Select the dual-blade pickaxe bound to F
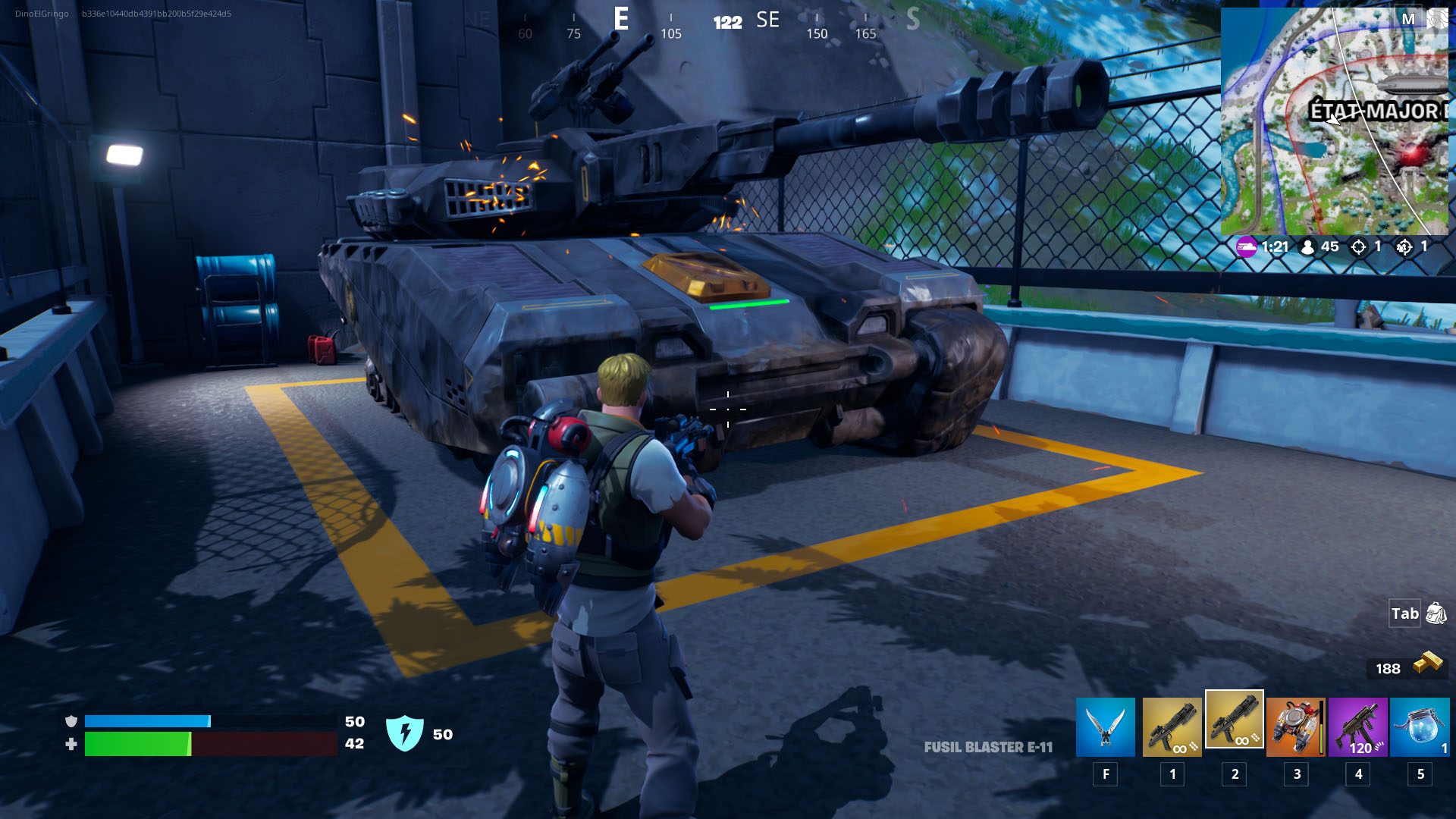The image size is (1456, 819). [1105, 726]
